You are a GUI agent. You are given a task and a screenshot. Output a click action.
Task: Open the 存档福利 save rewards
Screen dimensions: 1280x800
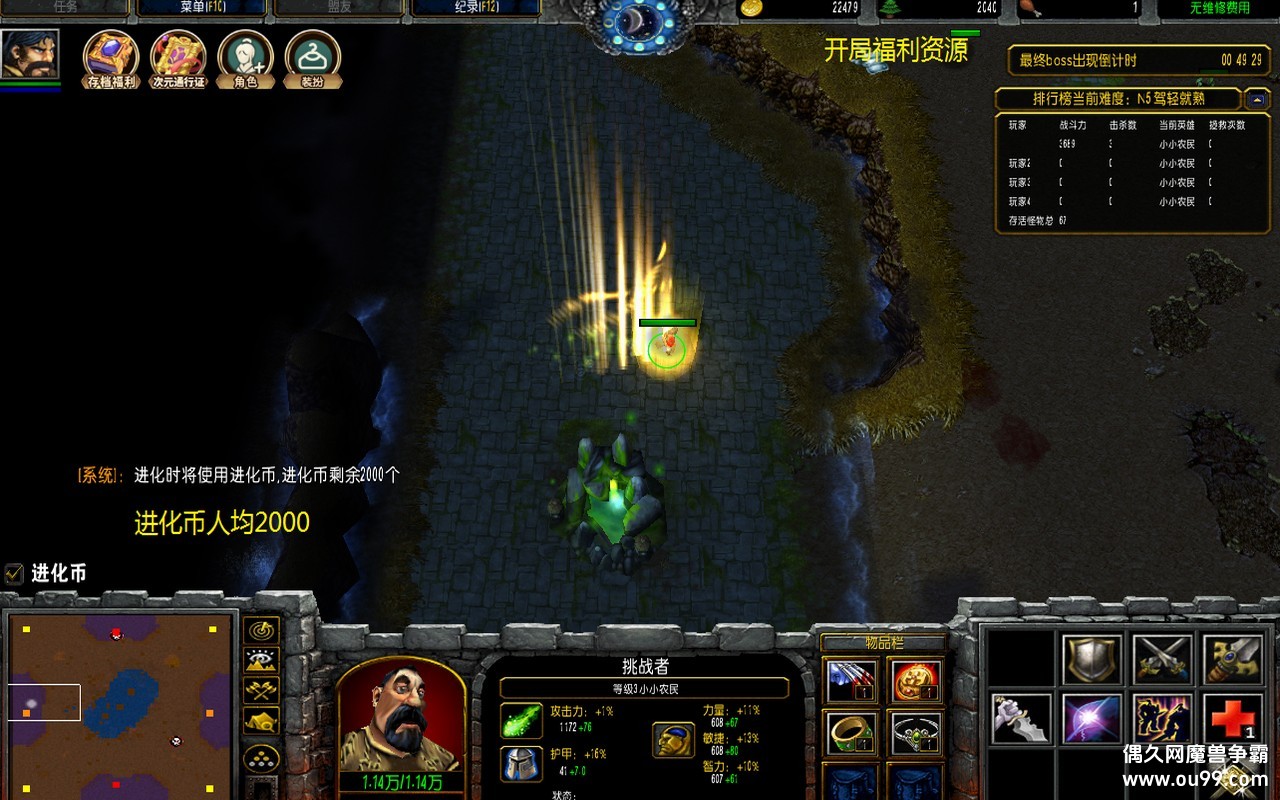tap(111, 58)
